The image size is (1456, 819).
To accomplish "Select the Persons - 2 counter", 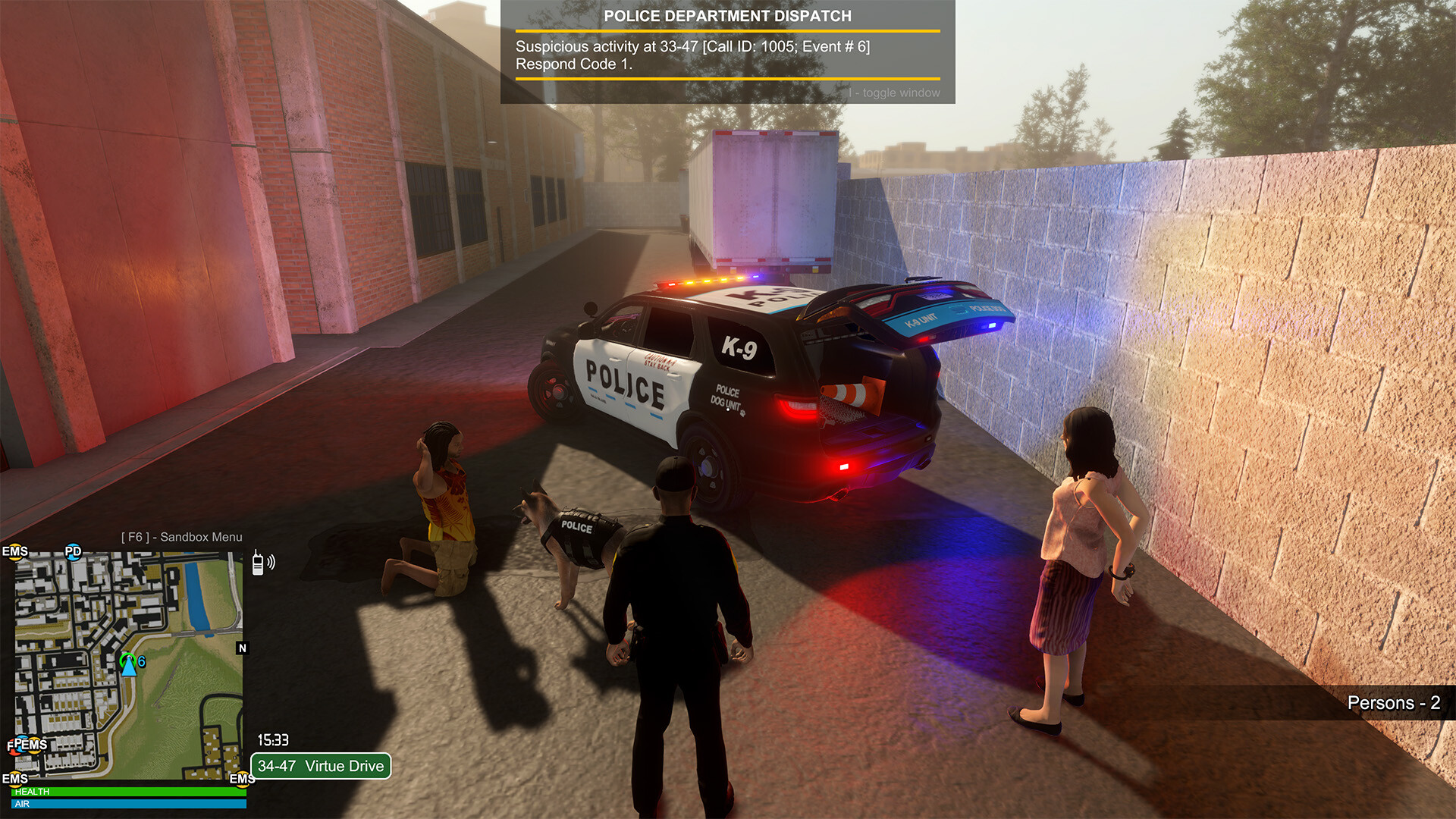I will tap(1394, 704).
